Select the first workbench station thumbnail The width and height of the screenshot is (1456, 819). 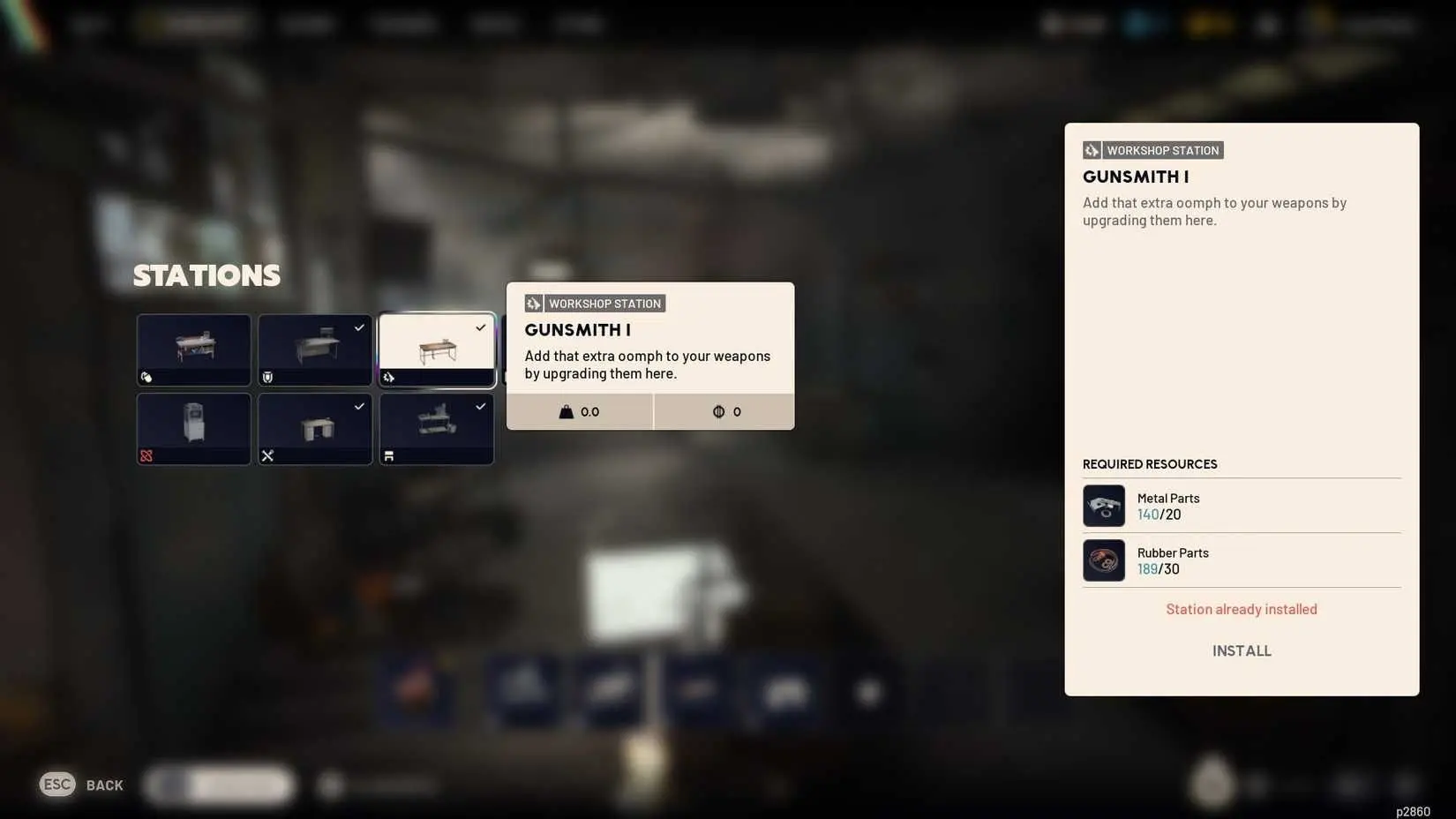193,348
